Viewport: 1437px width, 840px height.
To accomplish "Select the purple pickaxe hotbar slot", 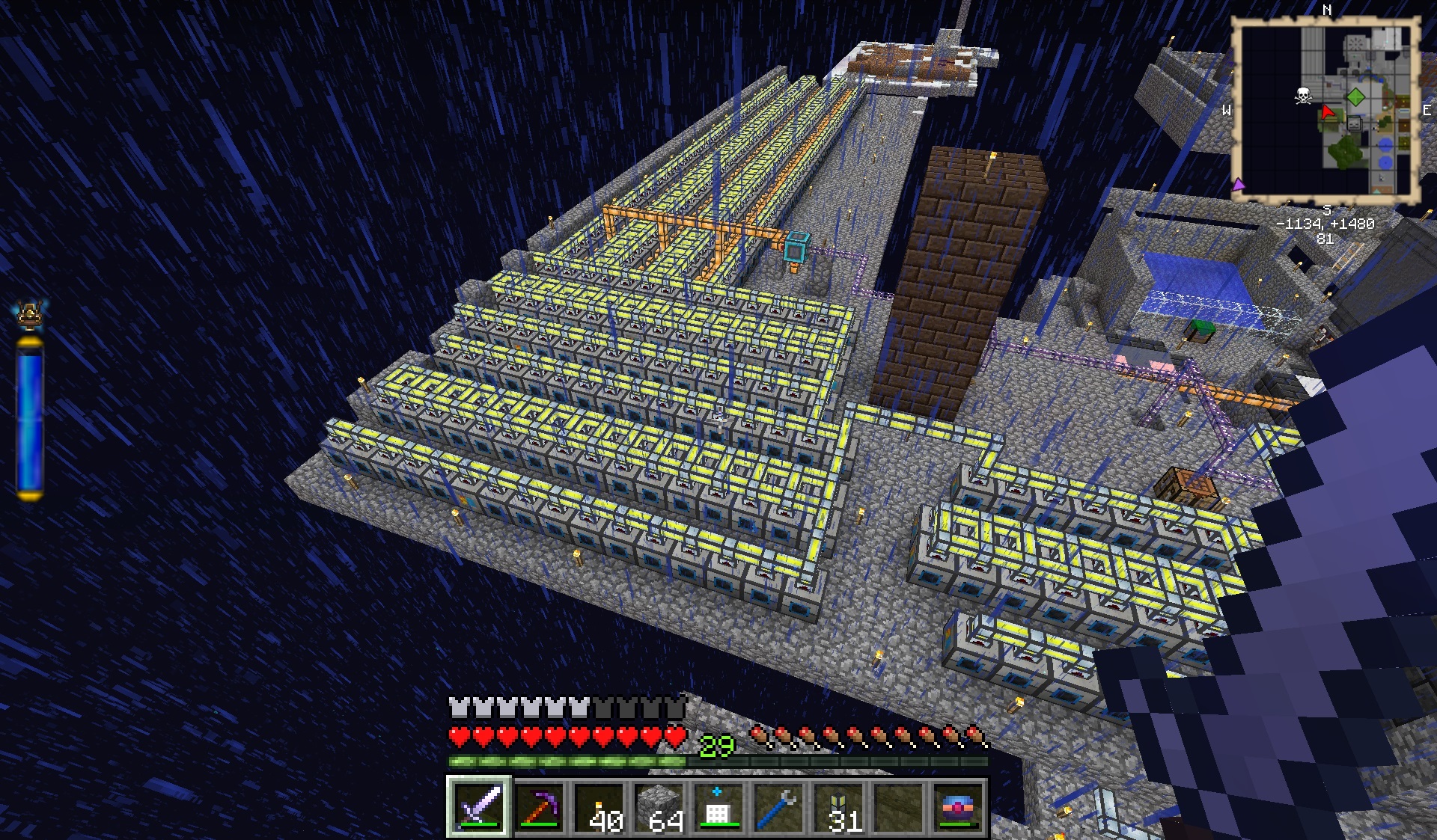I will click(x=540, y=807).
